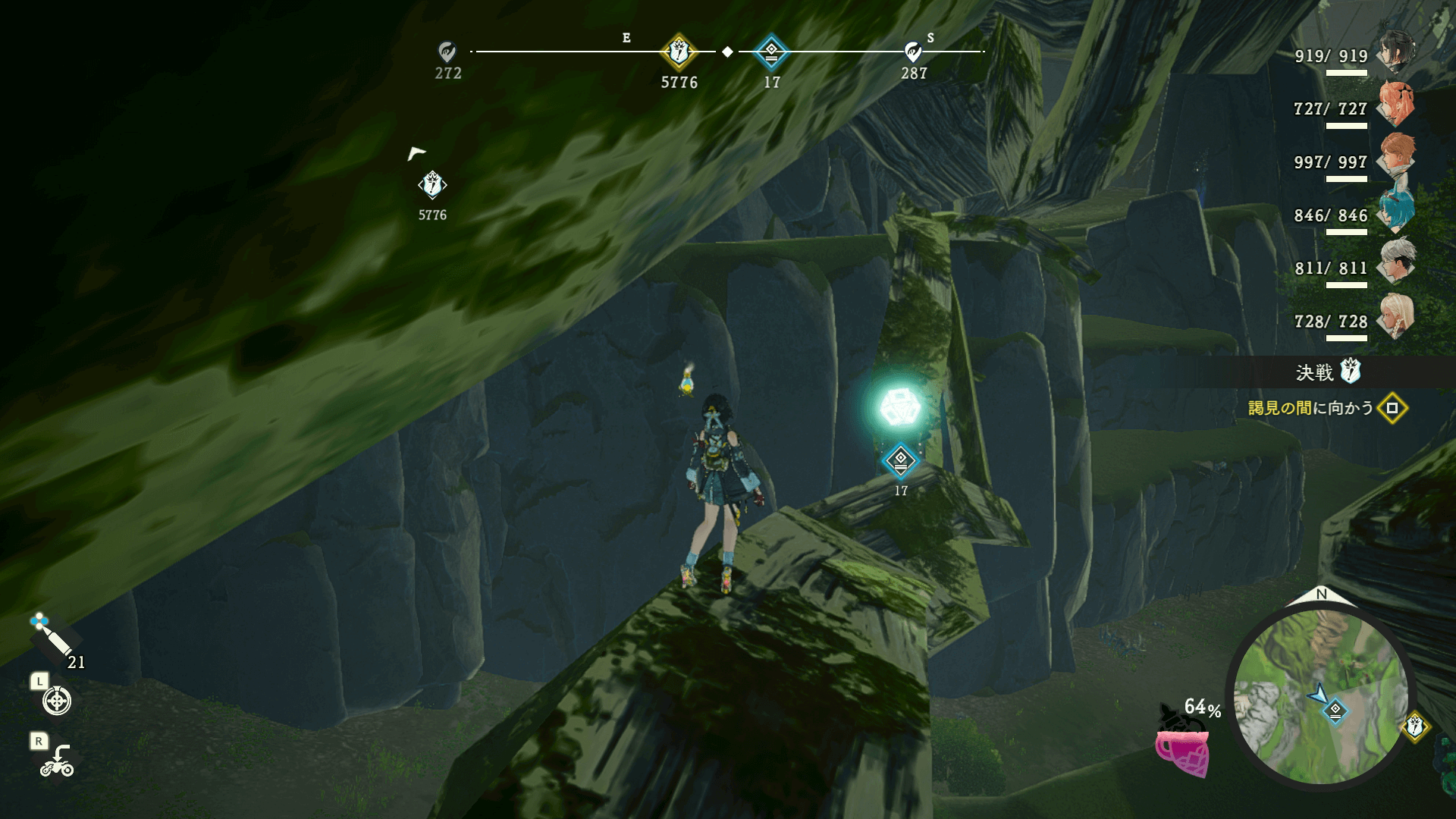
Task: Activate the target scan icon
Action: pos(57,700)
